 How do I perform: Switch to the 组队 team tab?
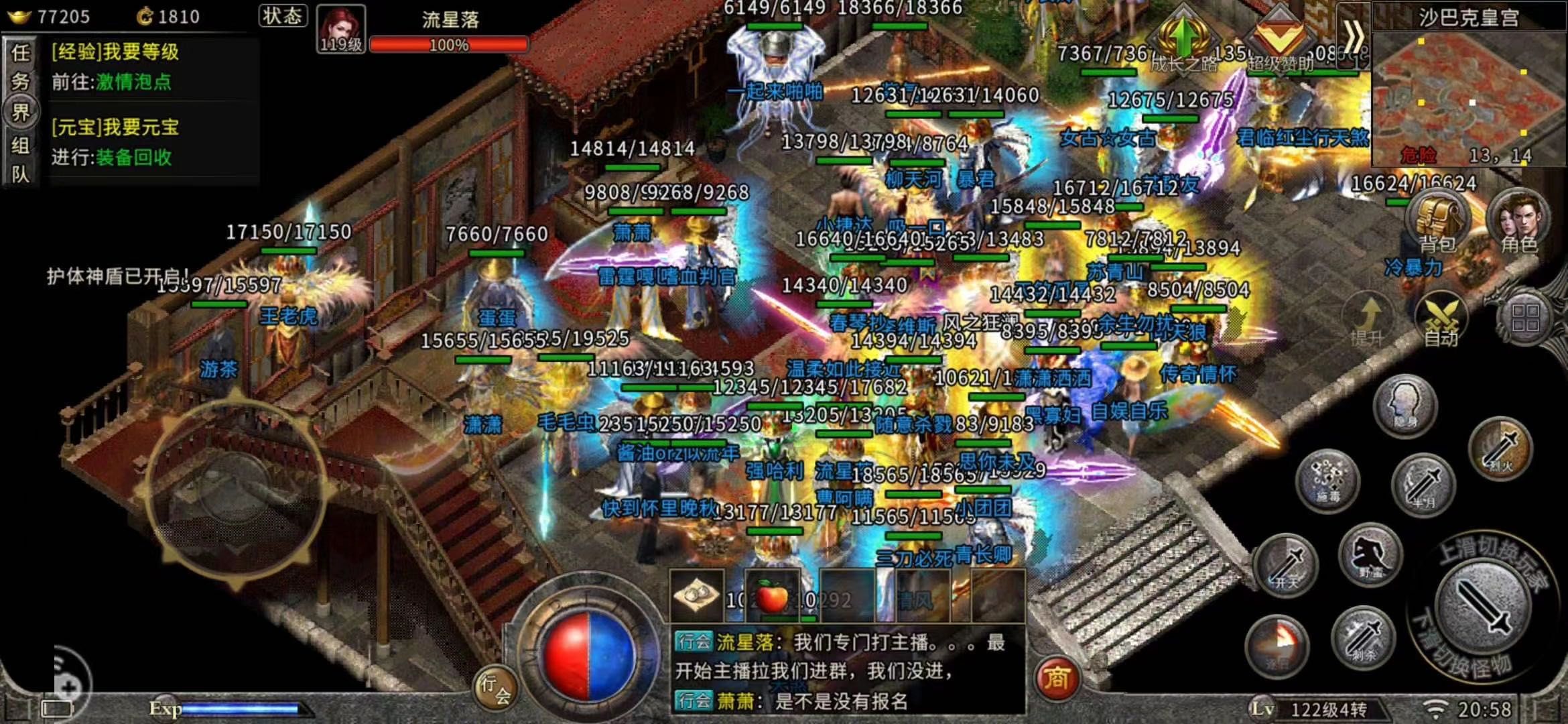coord(20,160)
